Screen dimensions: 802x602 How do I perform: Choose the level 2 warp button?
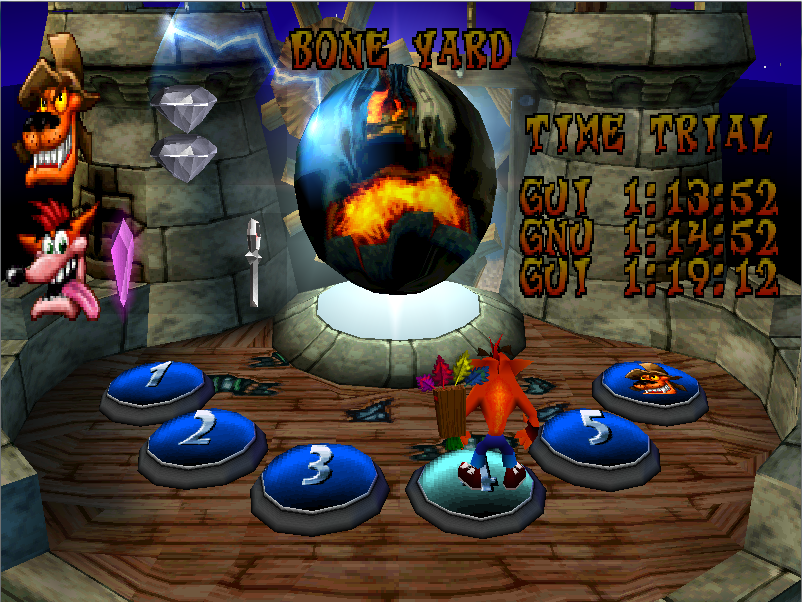pyautogui.click(x=203, y=433)
